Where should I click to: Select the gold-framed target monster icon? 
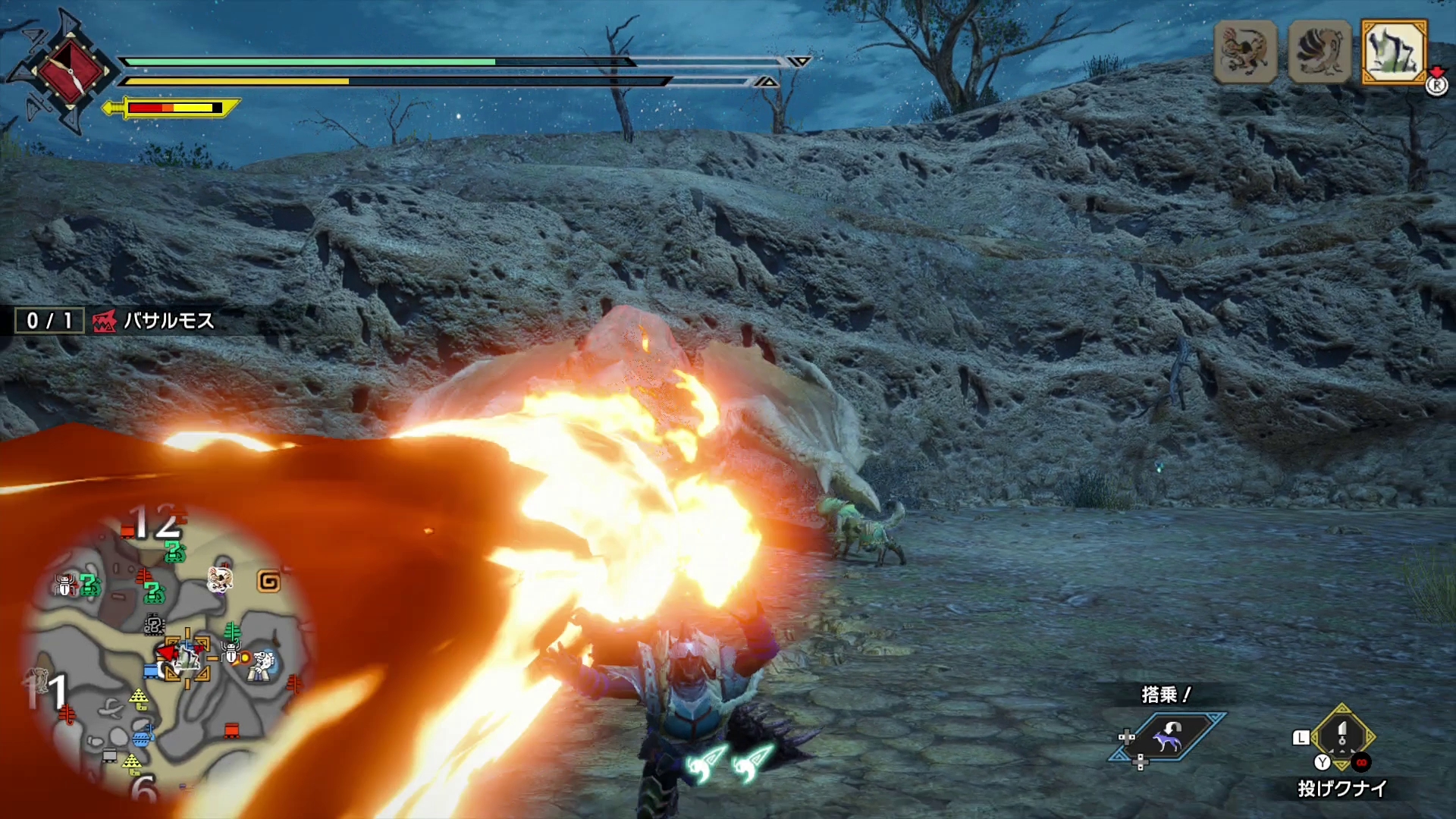1394,52
